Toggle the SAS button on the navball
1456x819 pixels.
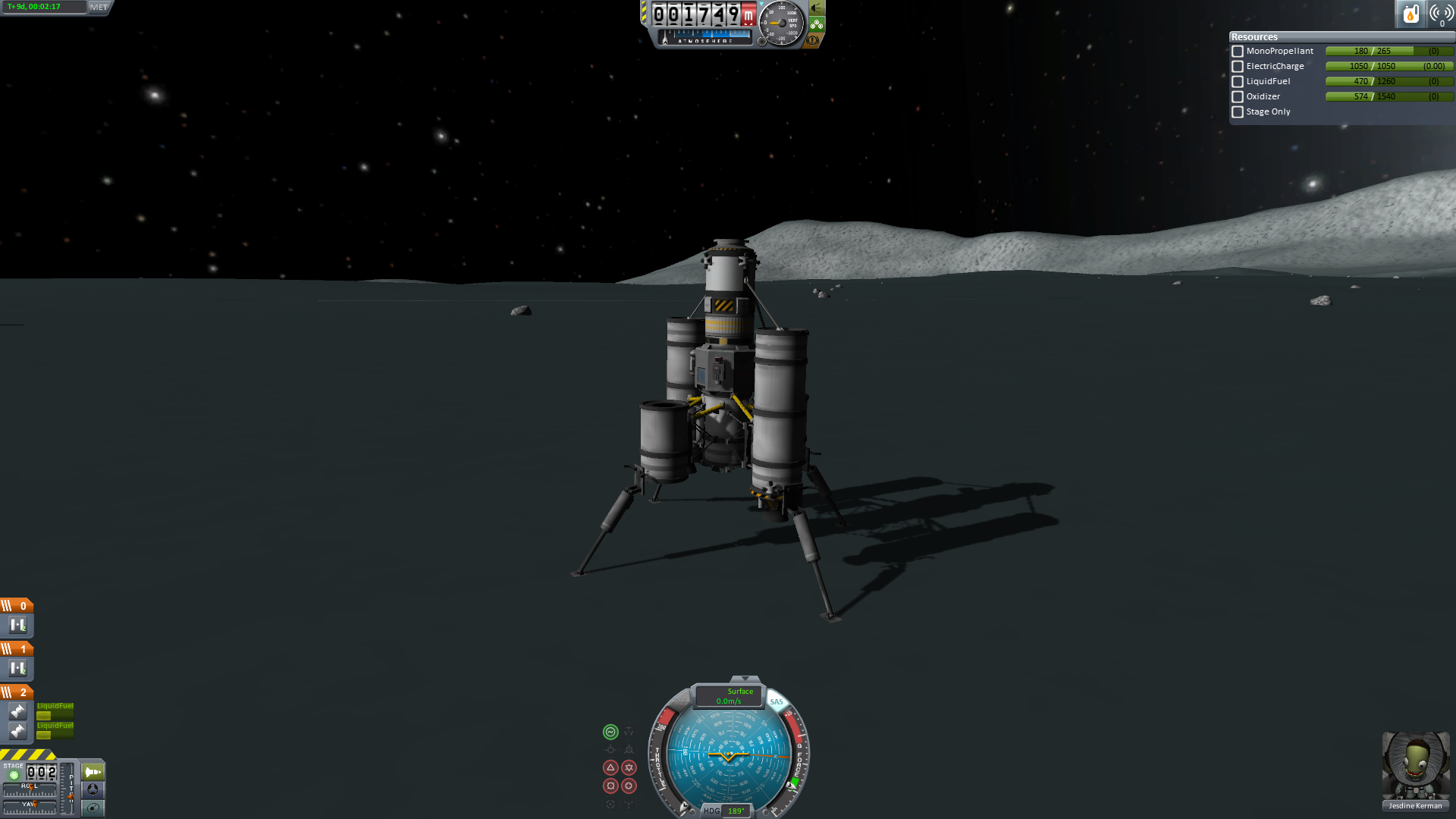(x=777, y=701)
